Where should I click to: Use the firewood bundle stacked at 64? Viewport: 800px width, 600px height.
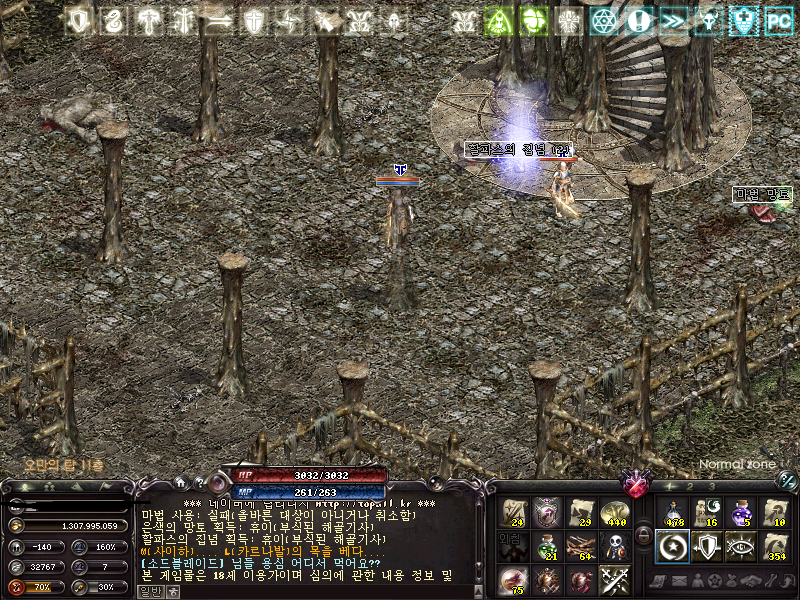[x=581, y=546]
